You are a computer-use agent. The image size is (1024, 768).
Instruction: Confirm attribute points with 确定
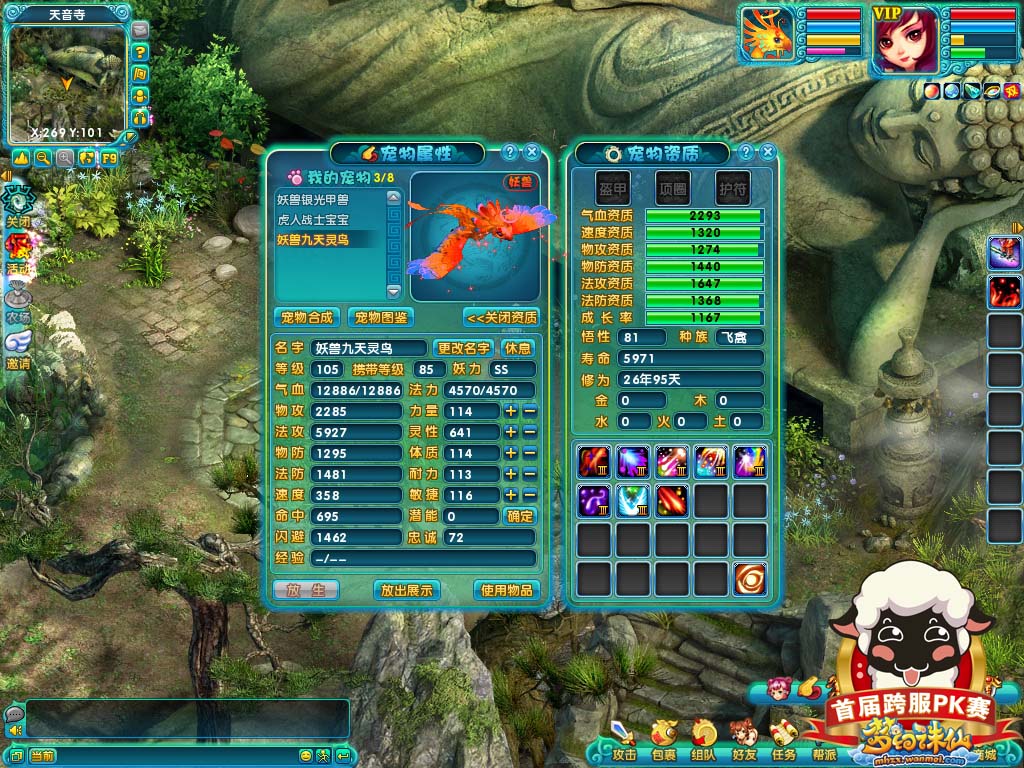click(520, 516)
